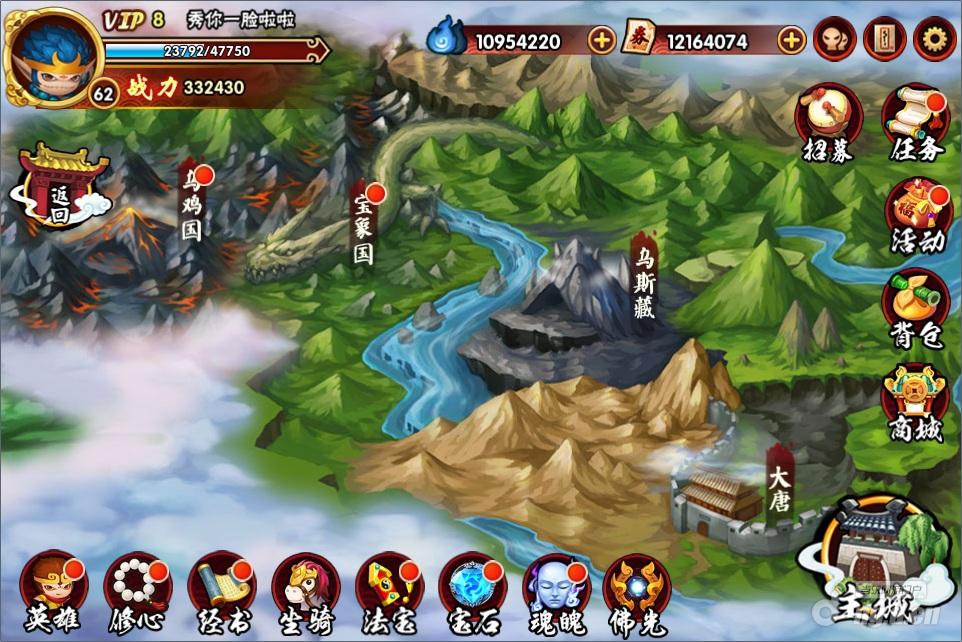Open the friends heads icon
This screenshot has width=962, height=642.
[x=834, y=40]
